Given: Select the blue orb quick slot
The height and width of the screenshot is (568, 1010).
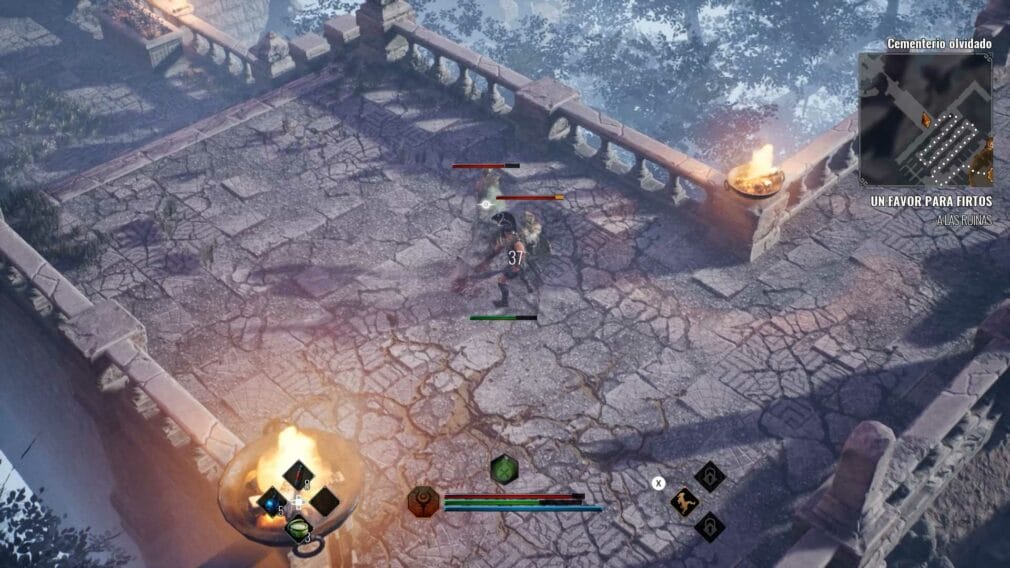Looking at the screenshot, I should [271, 501].
